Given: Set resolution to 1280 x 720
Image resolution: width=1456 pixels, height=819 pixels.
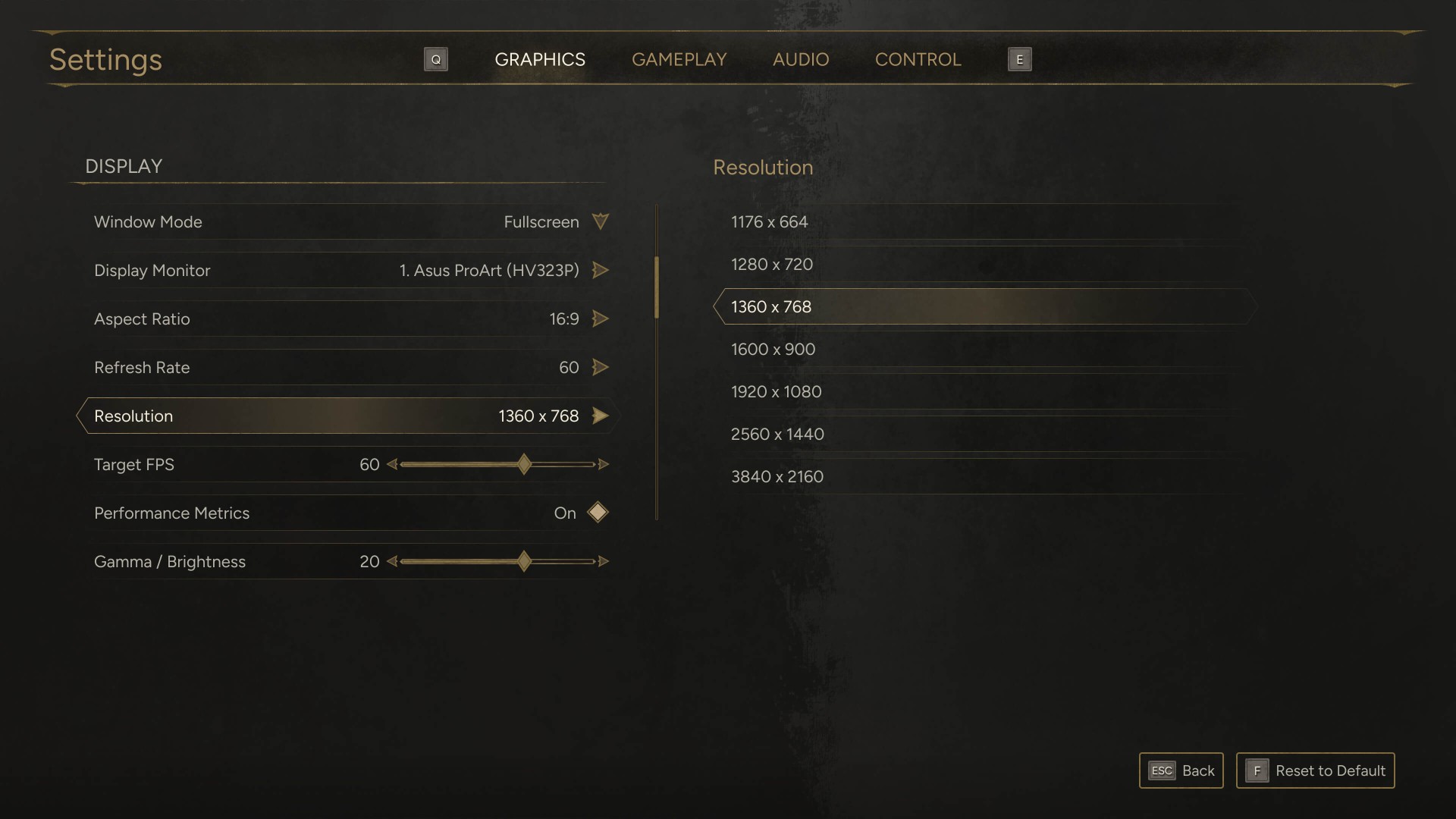Looking at the screenshot, I should (x=771, y=264).
